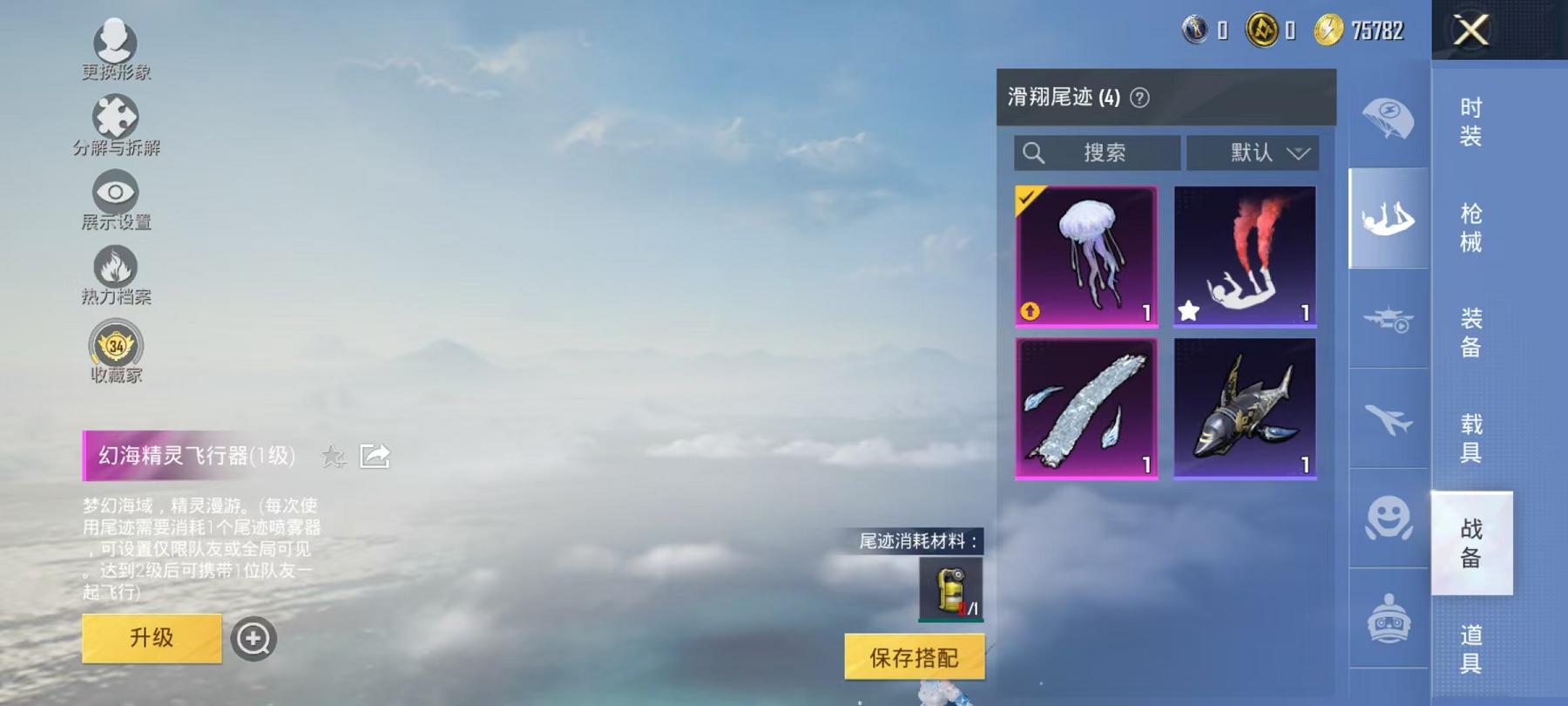Open the emote face category icon
This screenshot has height=706, width=1568.
point(1391,519)
